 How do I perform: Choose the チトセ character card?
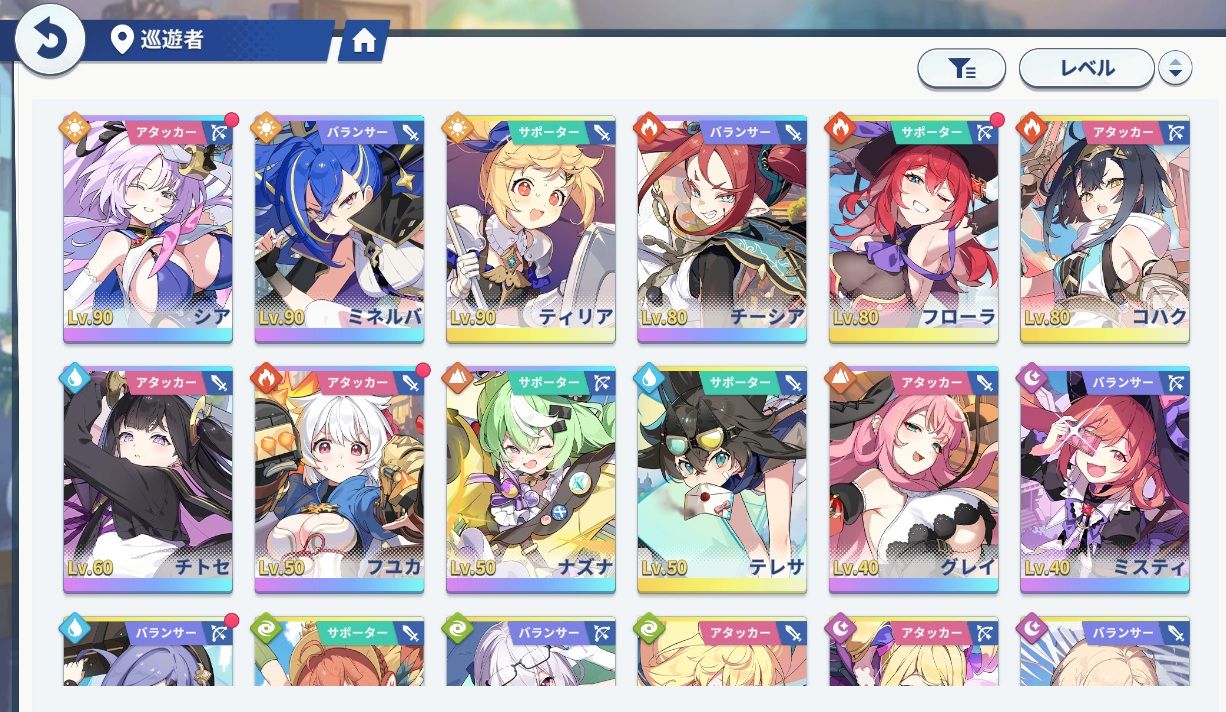[x=148, y=480]
